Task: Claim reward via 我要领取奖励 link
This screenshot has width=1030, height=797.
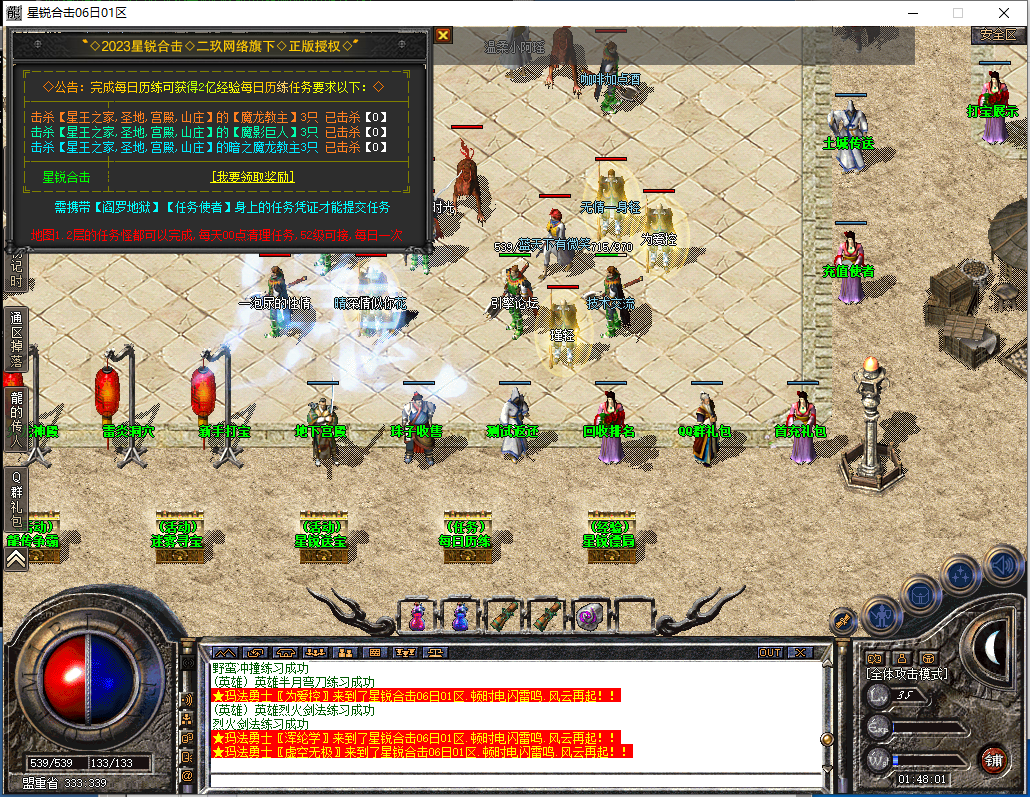Action: [252, 177]
